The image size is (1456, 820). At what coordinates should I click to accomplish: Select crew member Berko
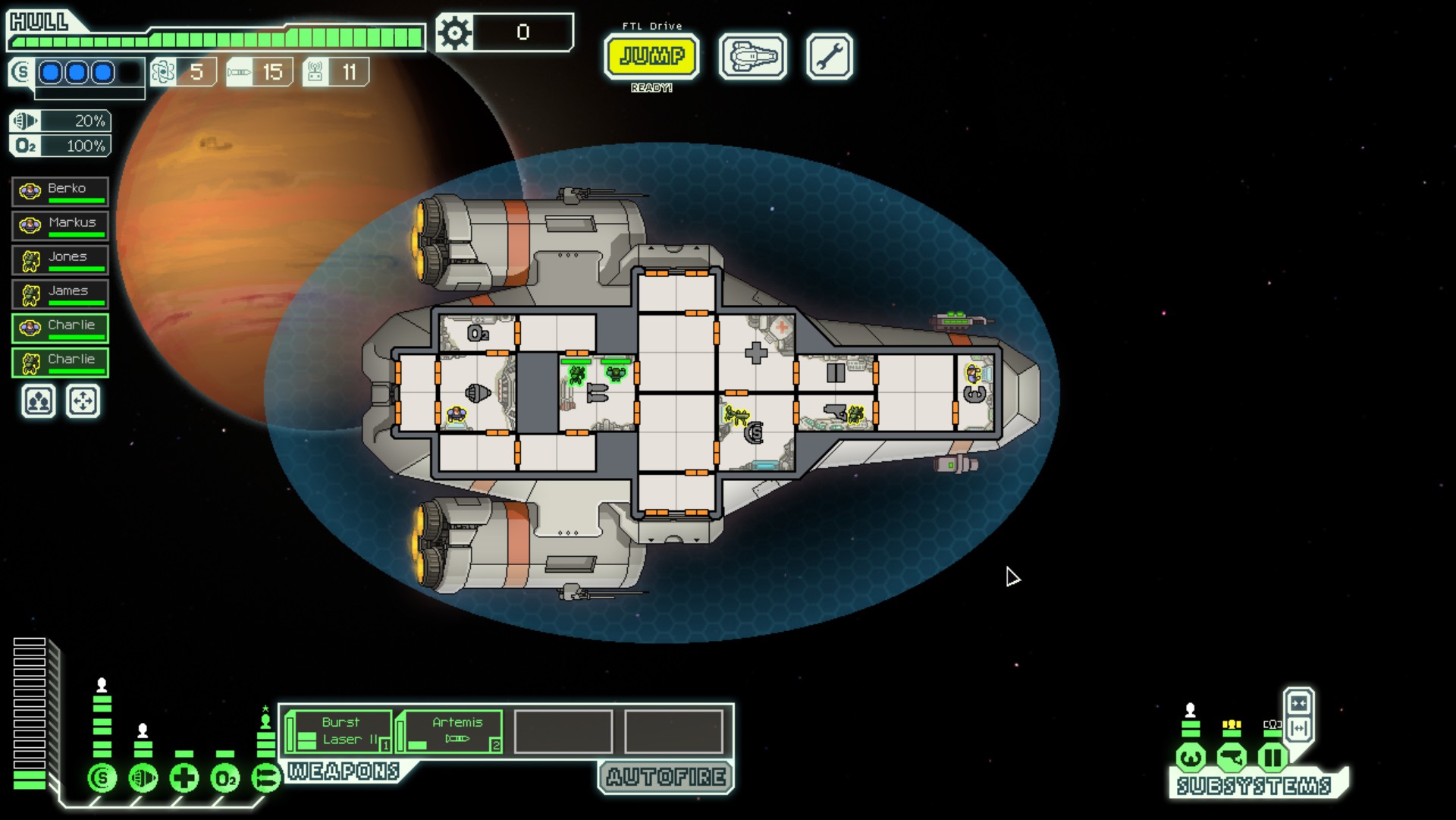click(x=61, y=191)
